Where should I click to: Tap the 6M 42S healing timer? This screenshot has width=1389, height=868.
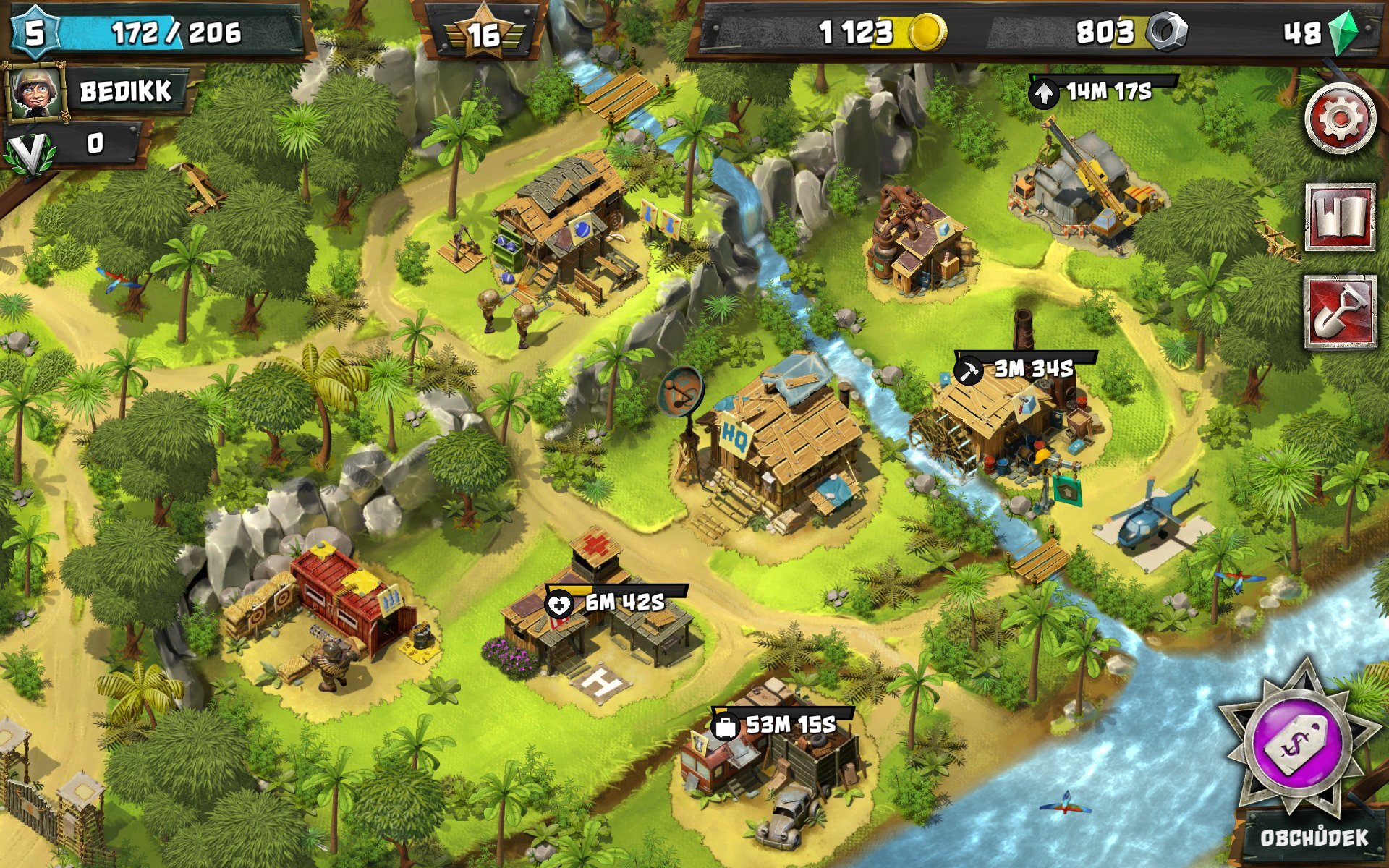click(615, 603)
